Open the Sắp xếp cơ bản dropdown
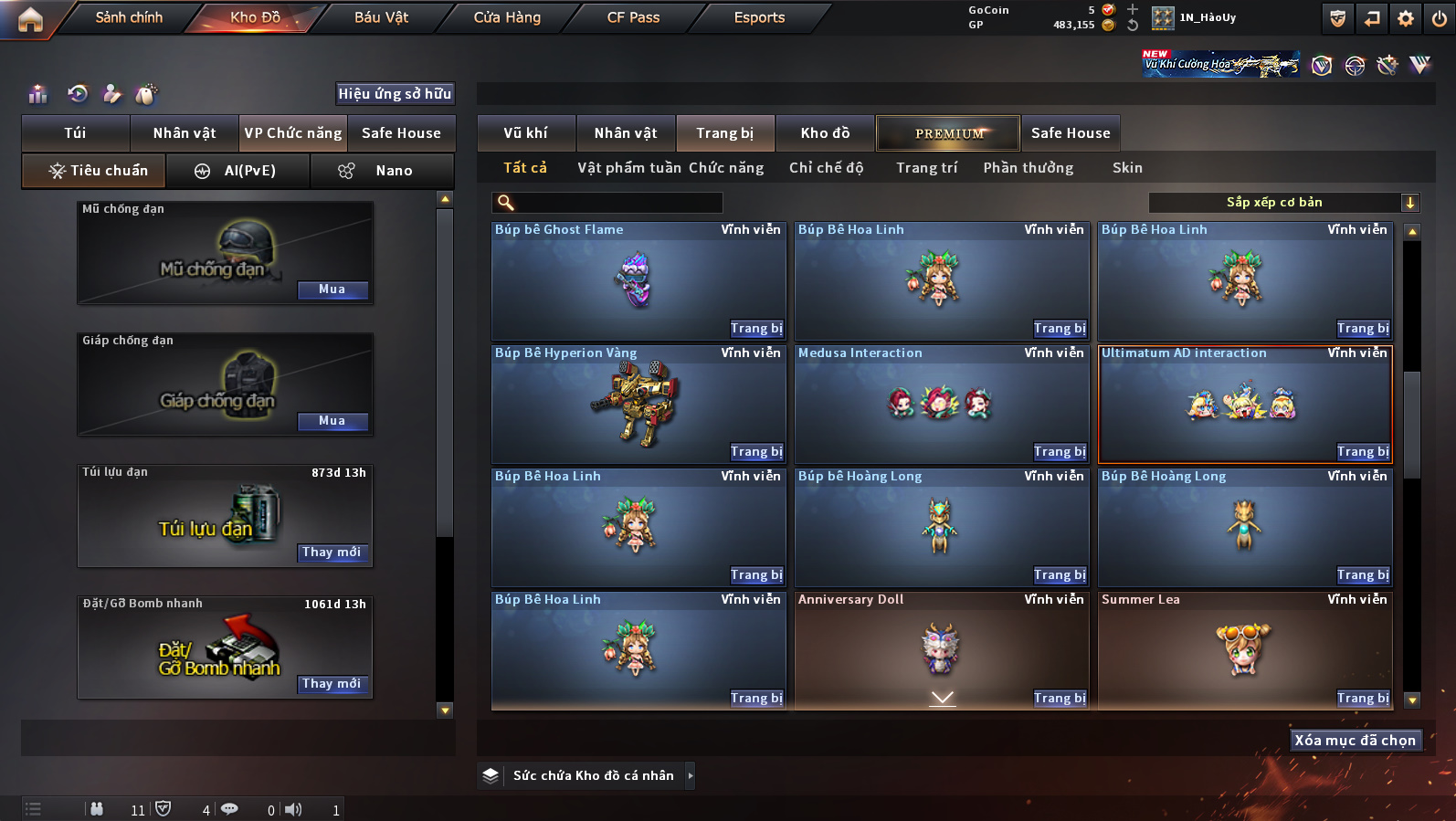The image size is (1456, 821). point(1282,203)
